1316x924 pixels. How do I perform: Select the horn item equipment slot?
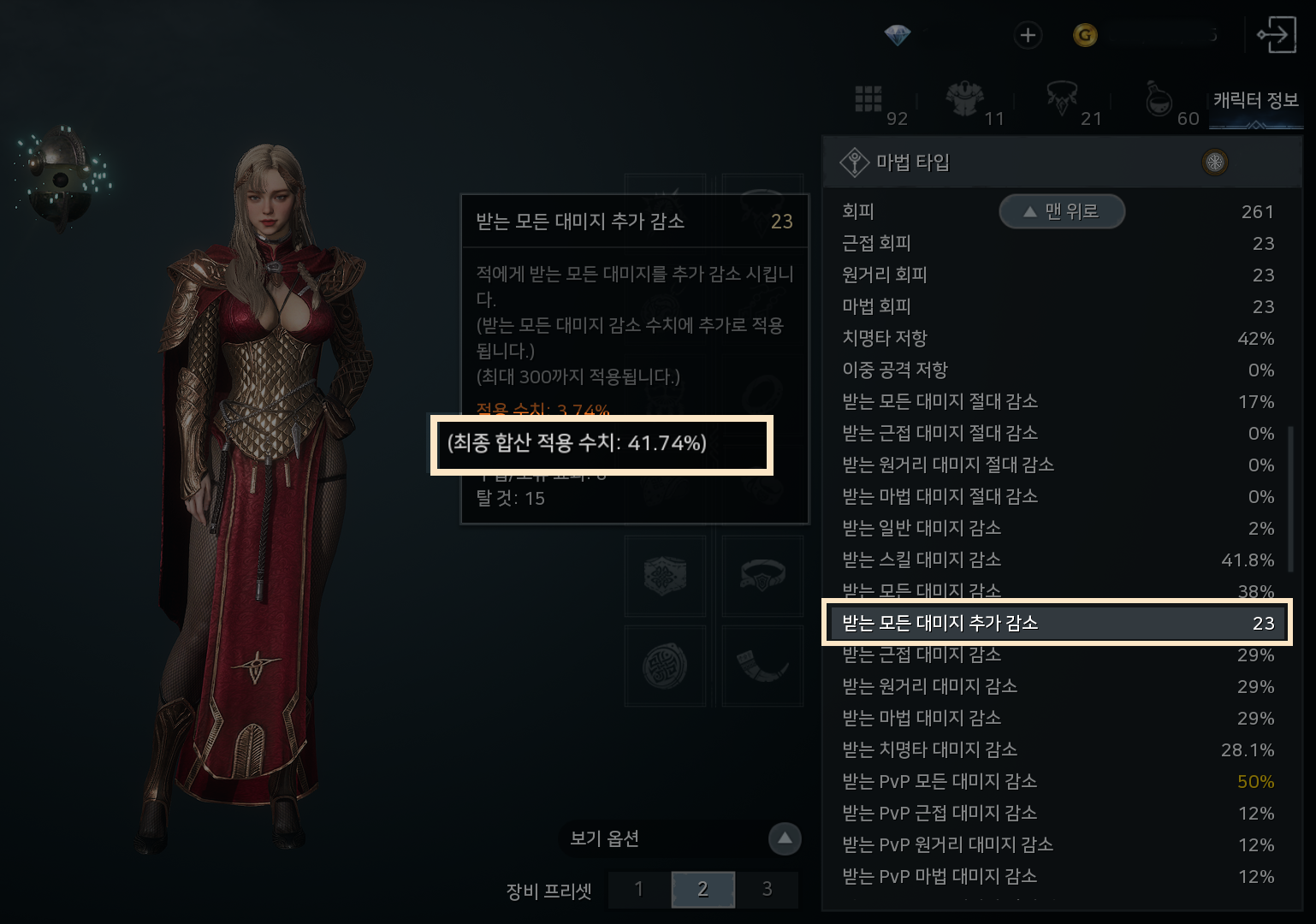tap(762, 665)
